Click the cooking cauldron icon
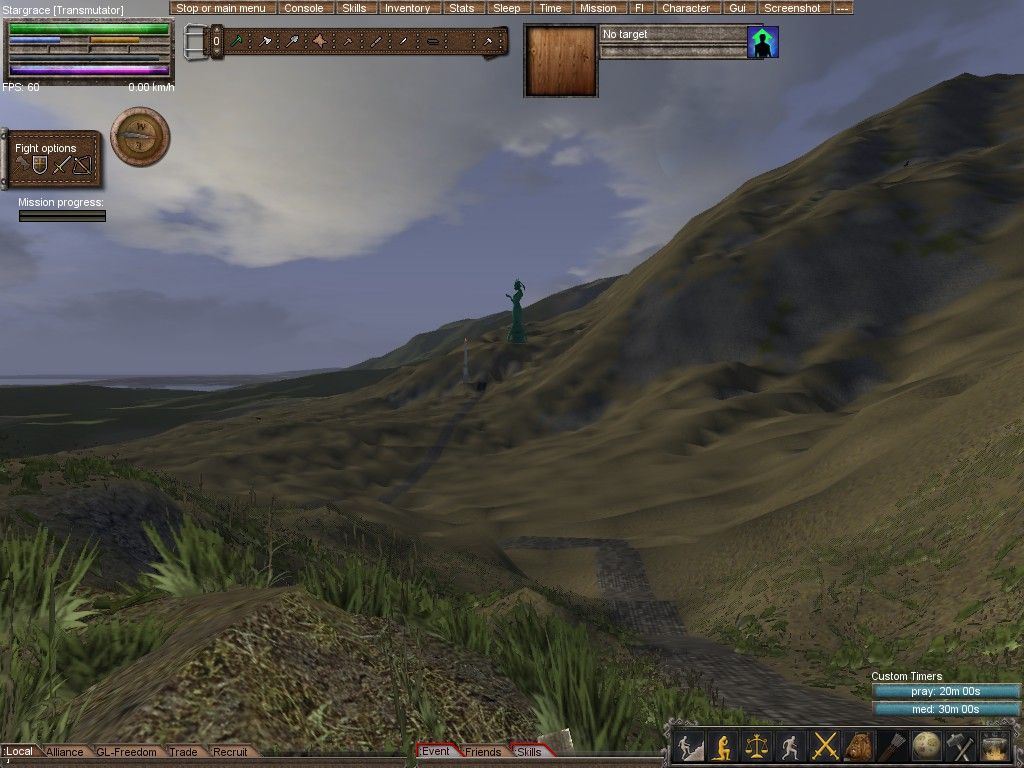The height and width of the screenshot is (768, 1024). click(996, 746)
